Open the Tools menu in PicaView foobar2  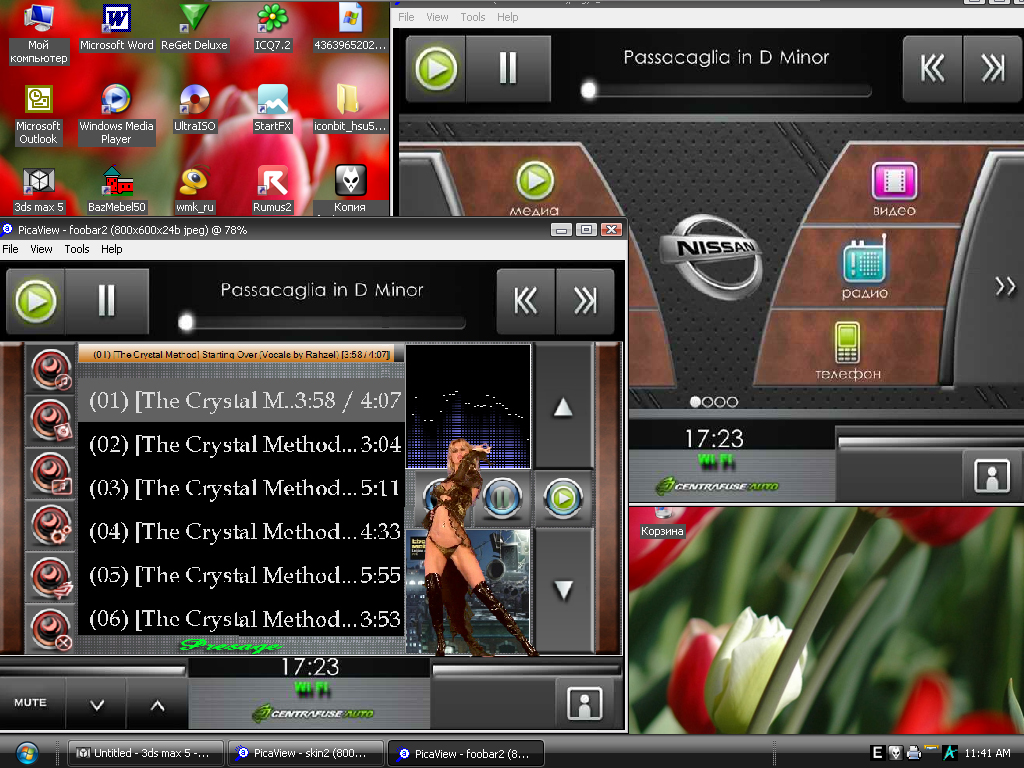coord(77,249)
